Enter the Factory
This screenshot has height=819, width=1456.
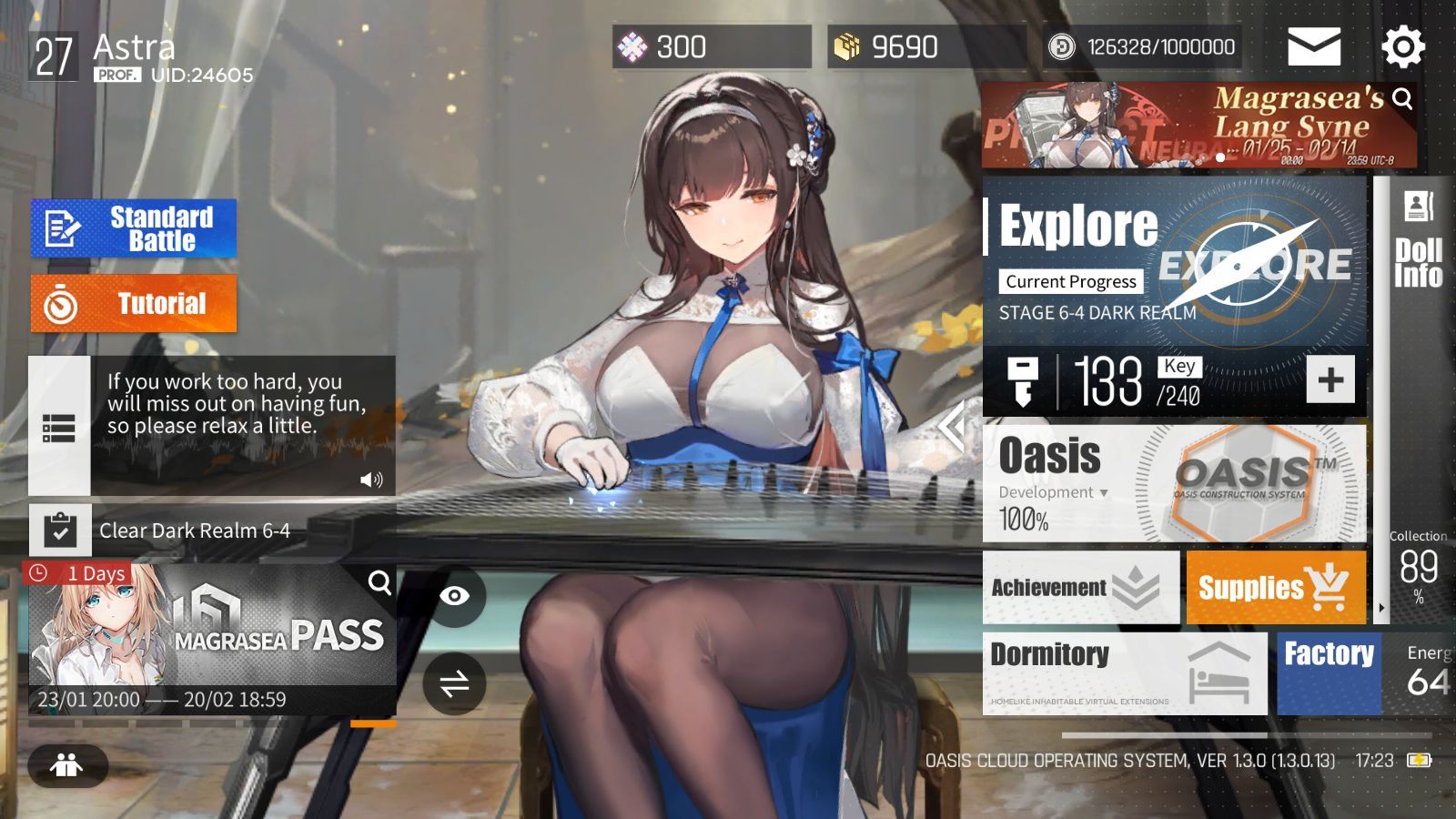pos(1329,673)
